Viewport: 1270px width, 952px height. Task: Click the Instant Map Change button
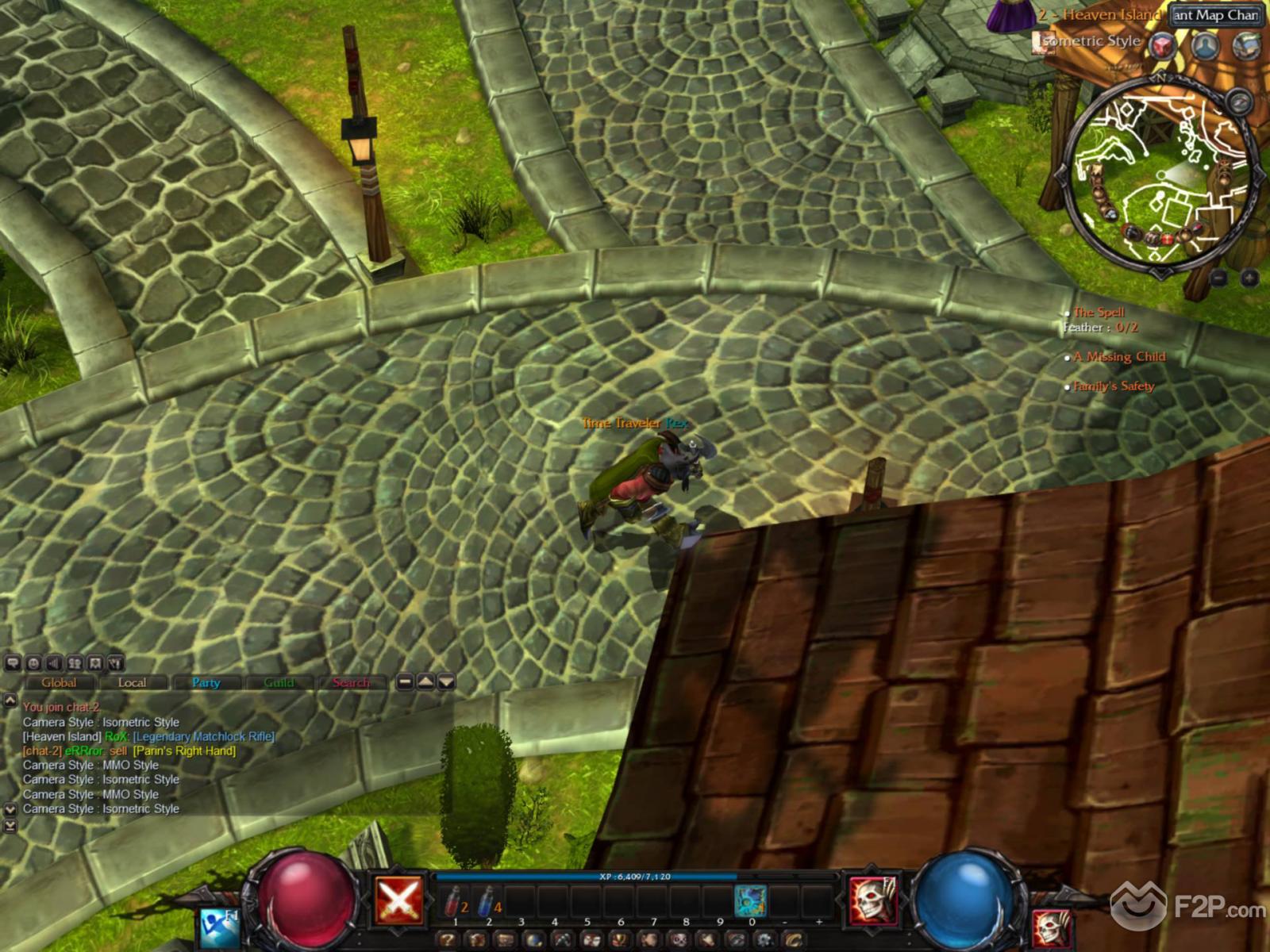coord(1215,15)
